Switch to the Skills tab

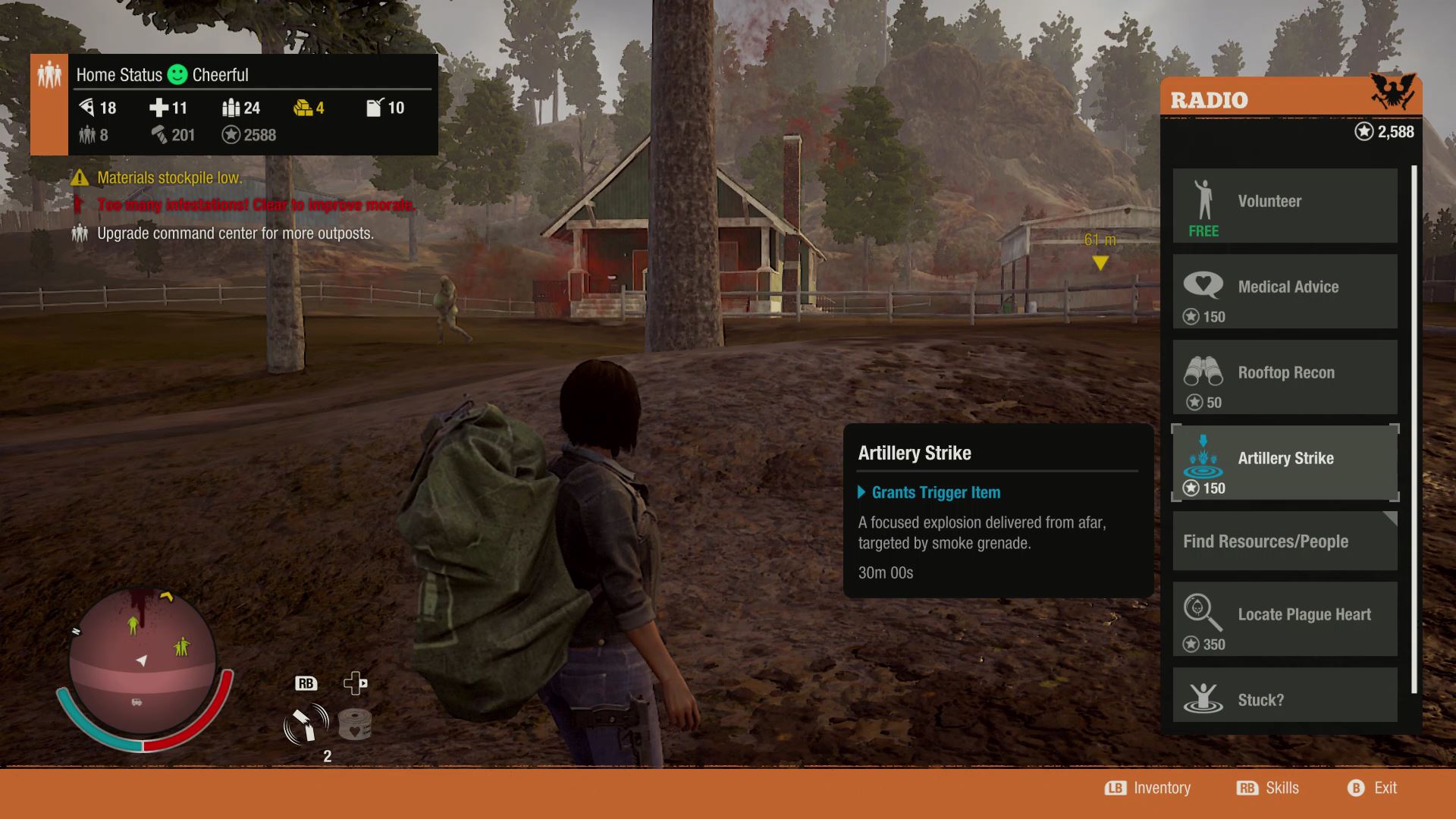pyautogui.click(x=1268, y=788)
